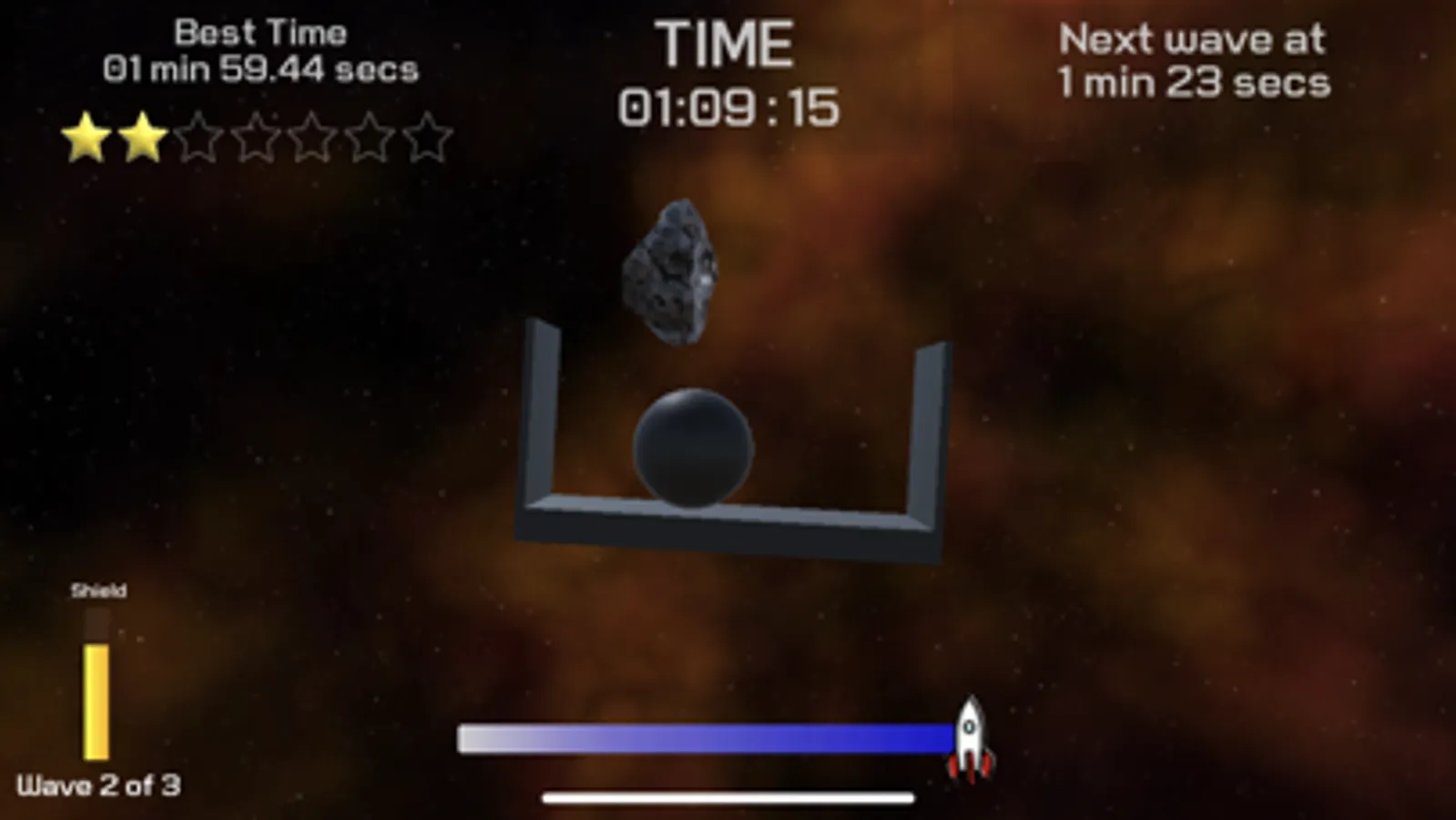This screenshot has height=820, width=1456.
Task: Click the Shield label above the meter
Action: tap(100, 589)
